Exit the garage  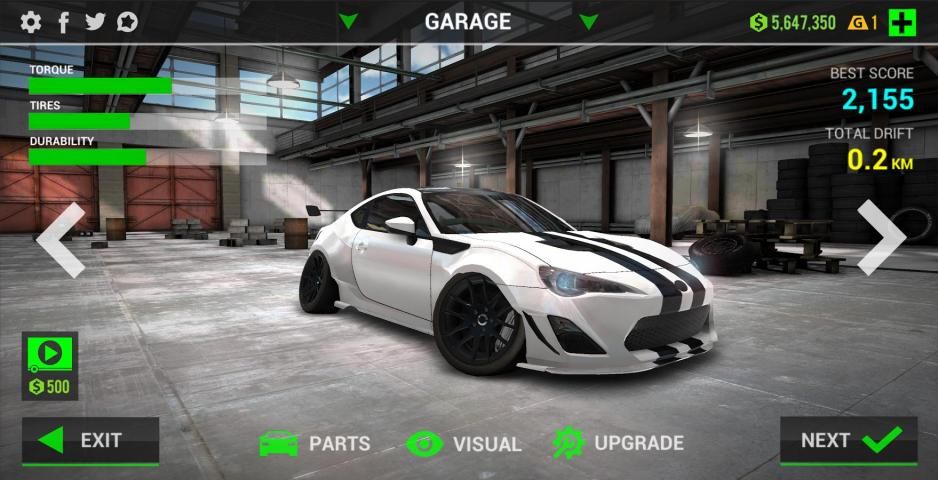pyautogui.click(x=91, y=441)
